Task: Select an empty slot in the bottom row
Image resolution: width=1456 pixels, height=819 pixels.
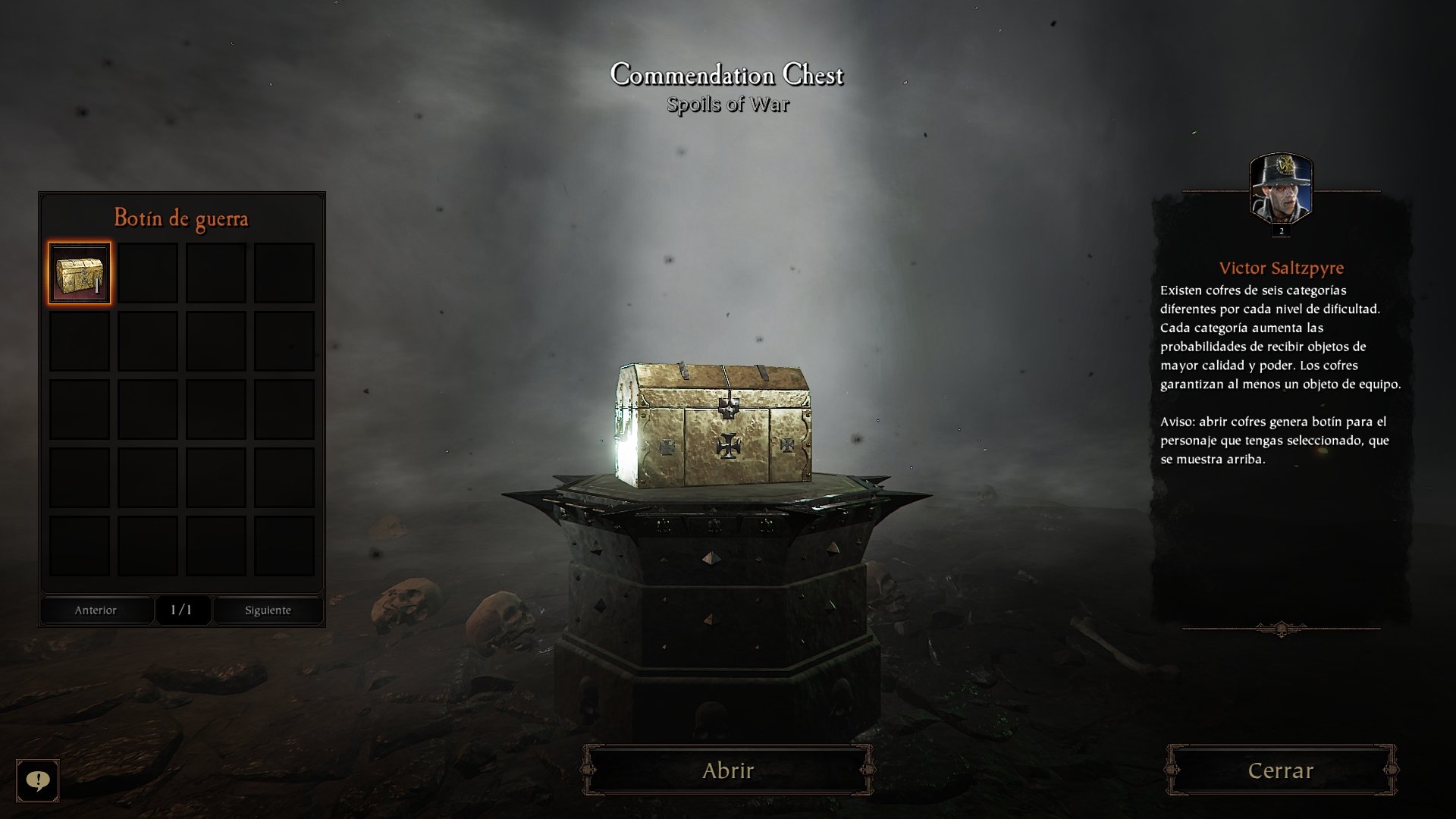Action: pos(78,544)
